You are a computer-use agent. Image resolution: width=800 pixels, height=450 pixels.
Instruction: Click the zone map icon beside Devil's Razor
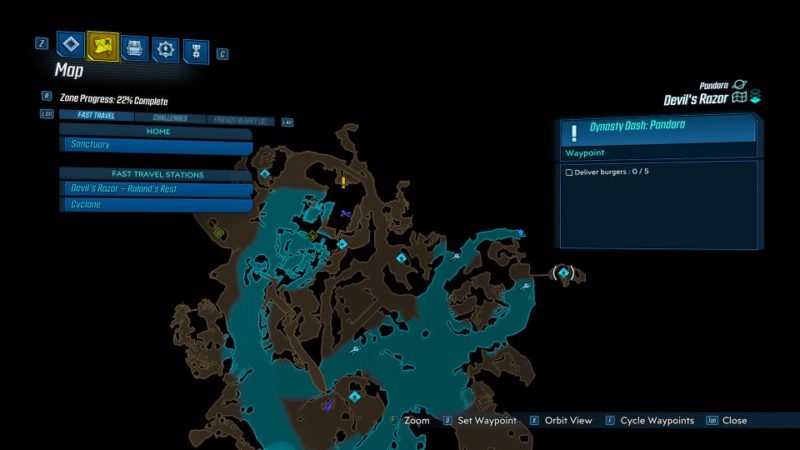coord(739,98)
